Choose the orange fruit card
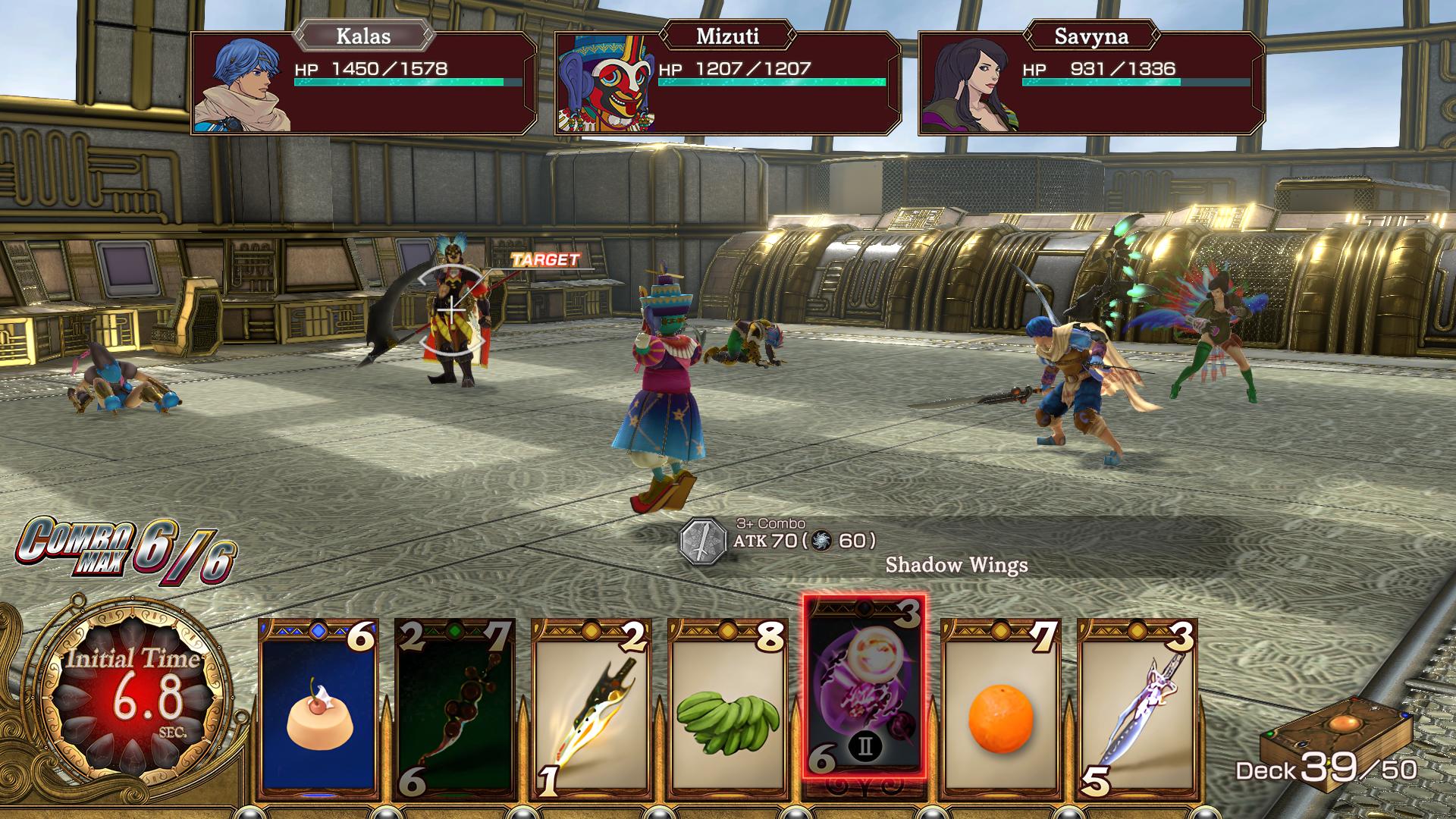The image size is (1456, 819). [1001, 709]
